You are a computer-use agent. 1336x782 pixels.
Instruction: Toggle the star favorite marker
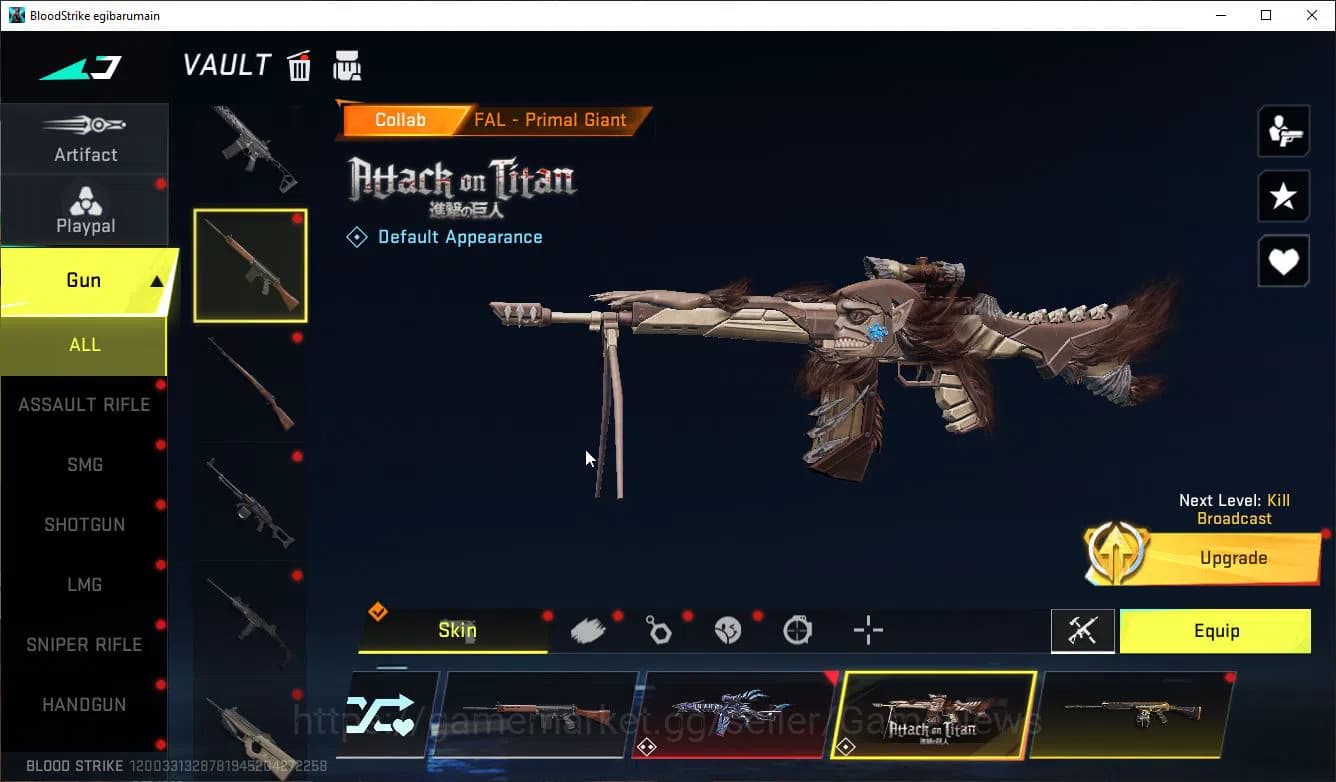pos(1284,196)
